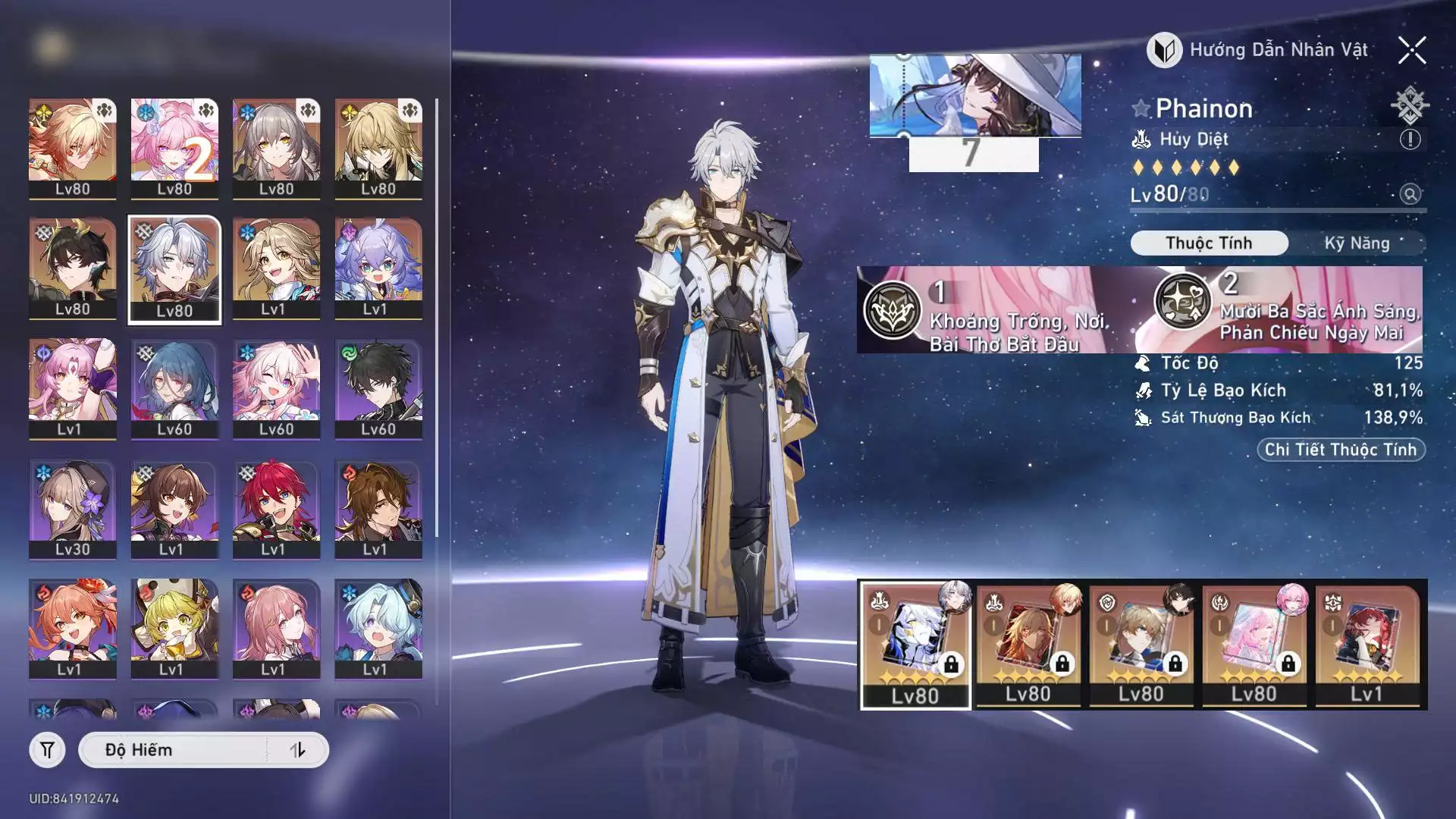Toggle the favorite star beside Phainon
This screenshot has height=819, width=1456.
pos(1141,109)
